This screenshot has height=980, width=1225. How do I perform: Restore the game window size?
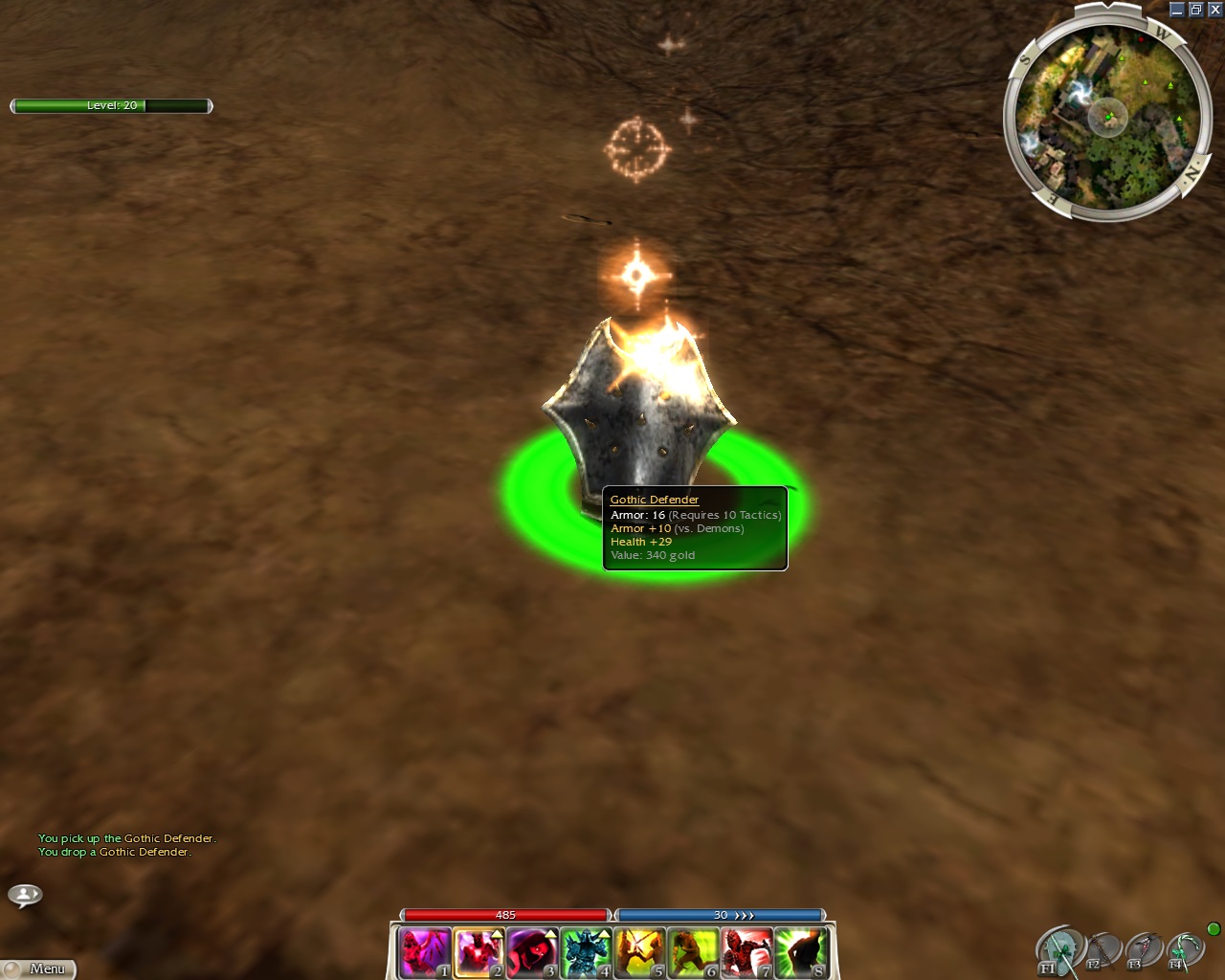(x=1195, y=10)
